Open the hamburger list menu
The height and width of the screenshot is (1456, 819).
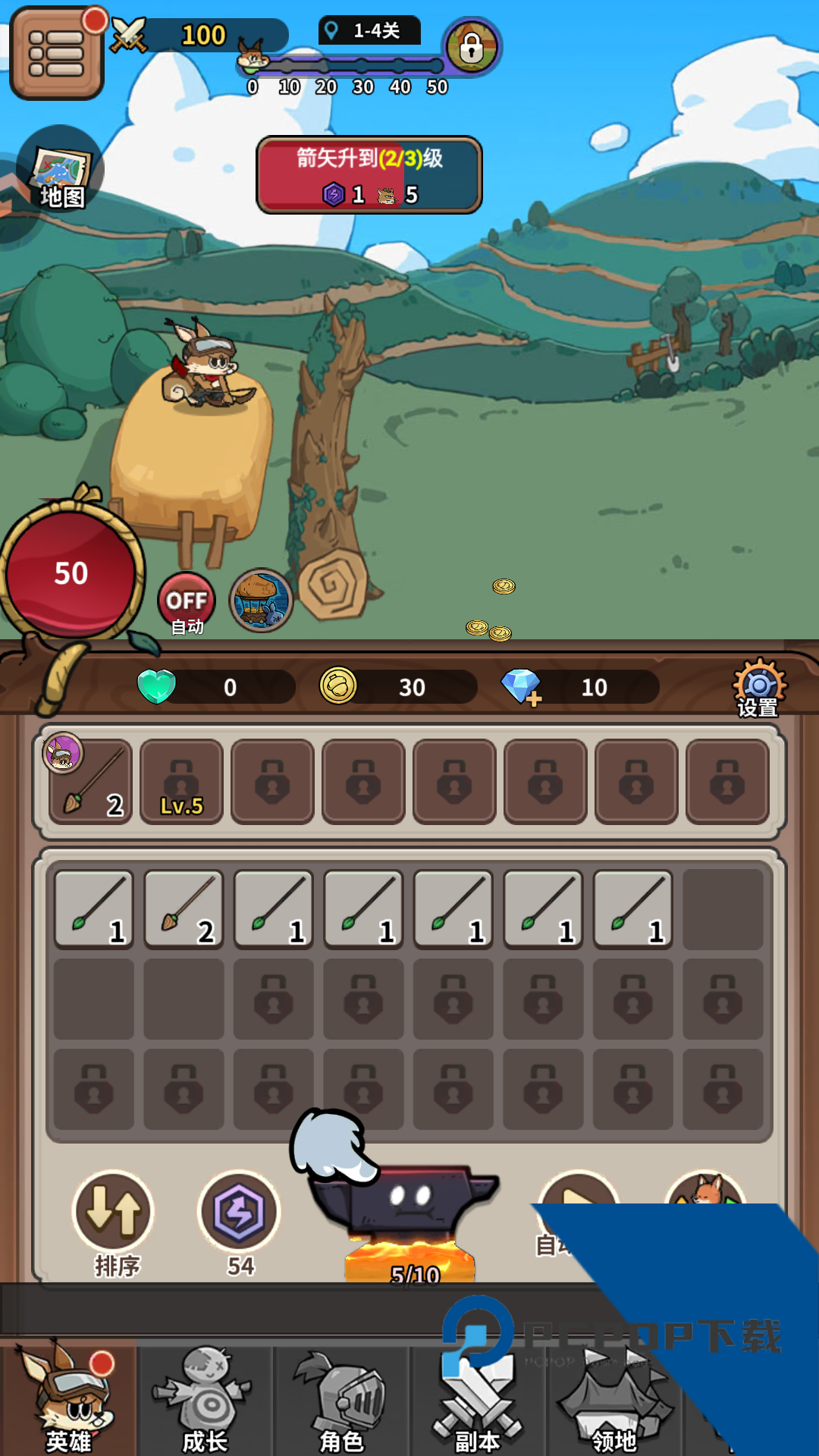click(x=56, y=53)
